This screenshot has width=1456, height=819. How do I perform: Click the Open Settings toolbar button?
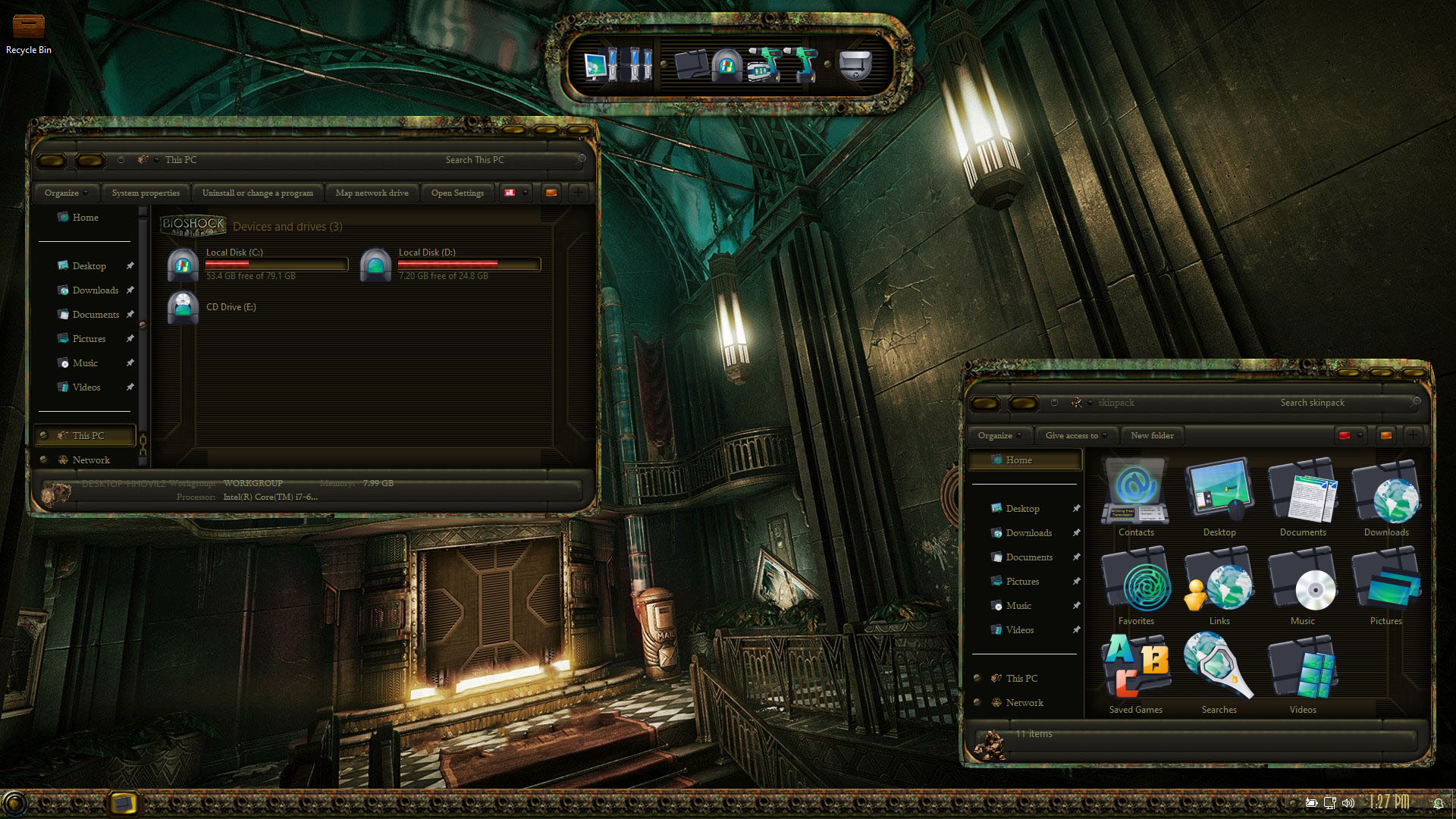point(457,193)
